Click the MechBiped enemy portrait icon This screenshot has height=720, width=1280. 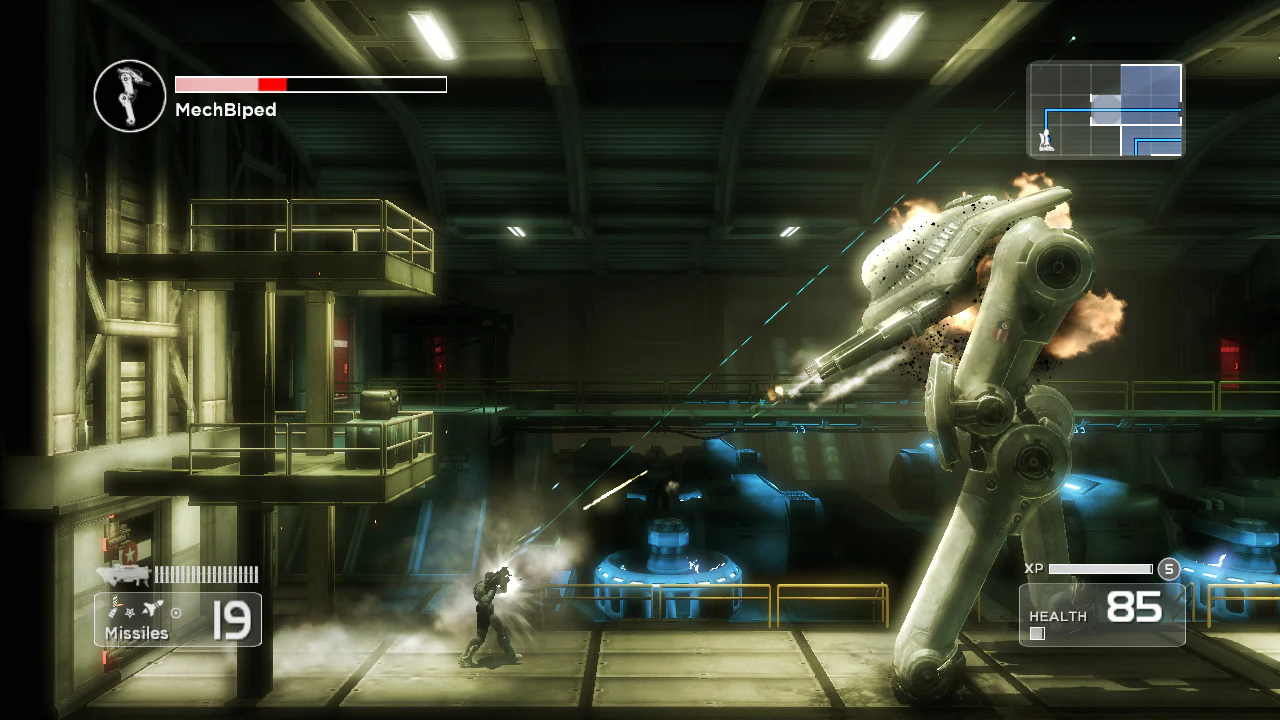click(x=129, y=95)
